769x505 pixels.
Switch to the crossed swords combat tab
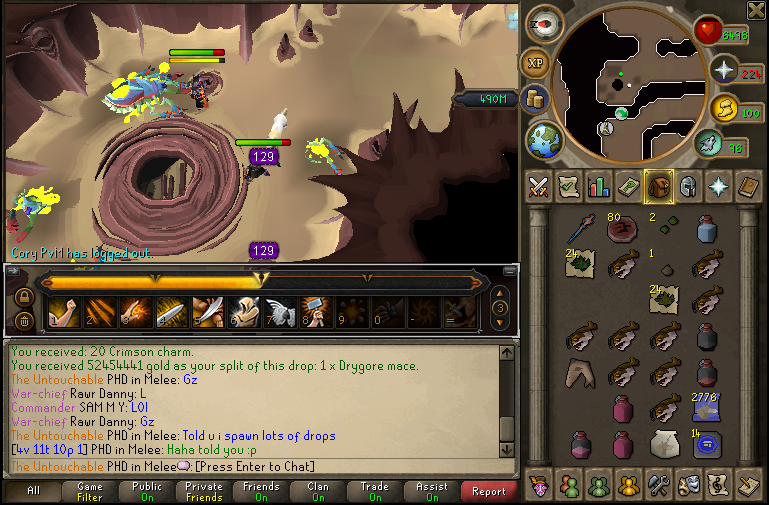(540, 186)
